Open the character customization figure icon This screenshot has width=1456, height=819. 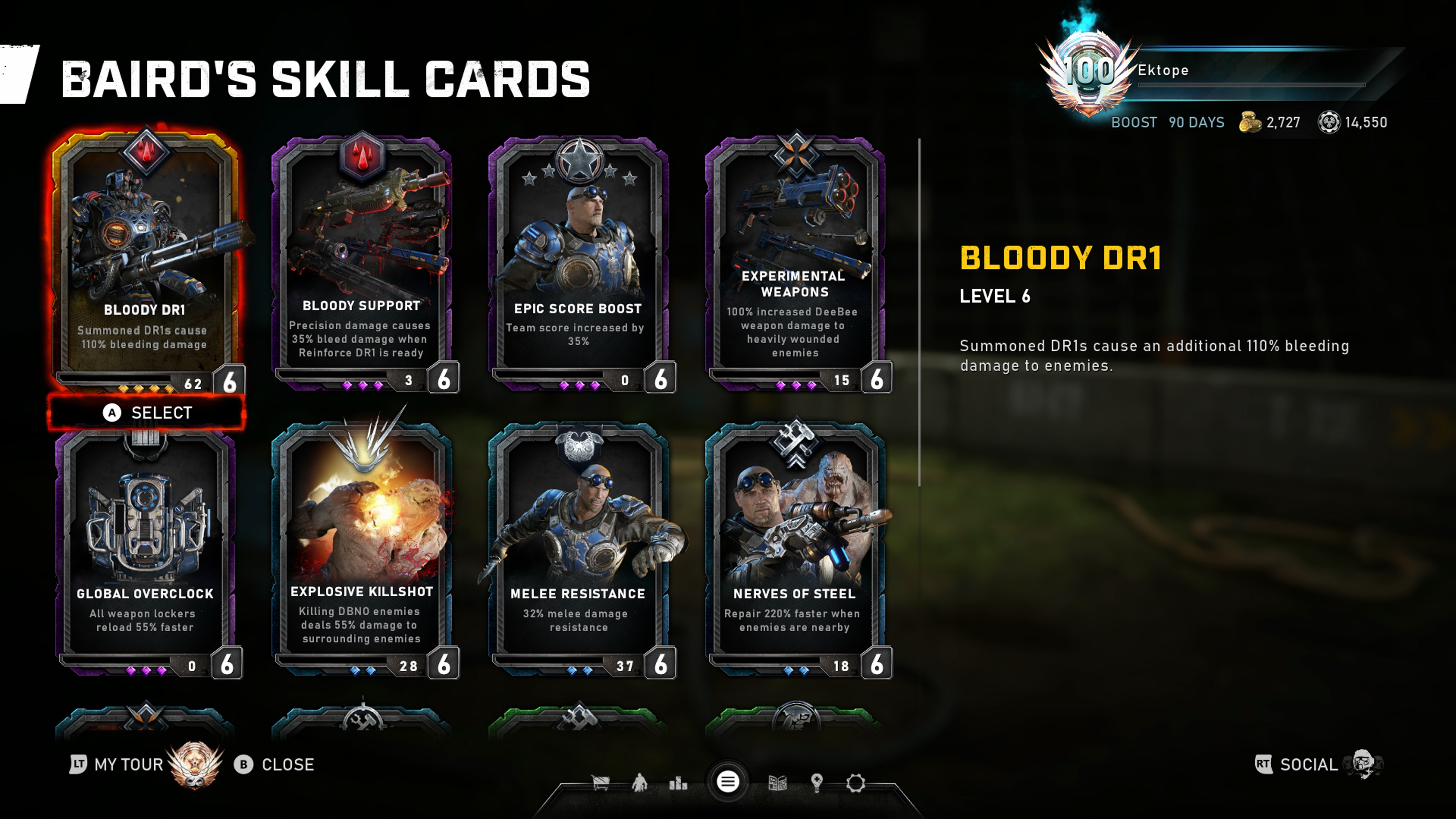(x=639, y=783)
